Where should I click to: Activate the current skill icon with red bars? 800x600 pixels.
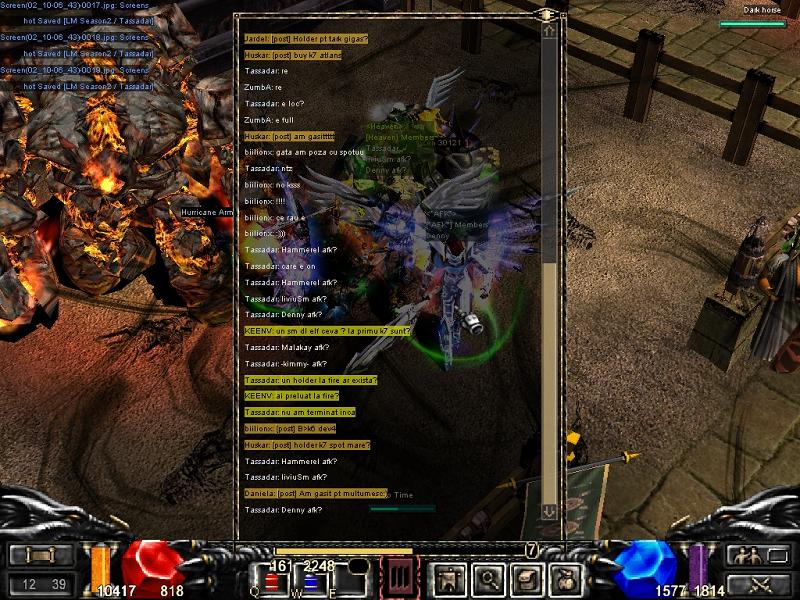pyautogui.click(x=401, y=577)
